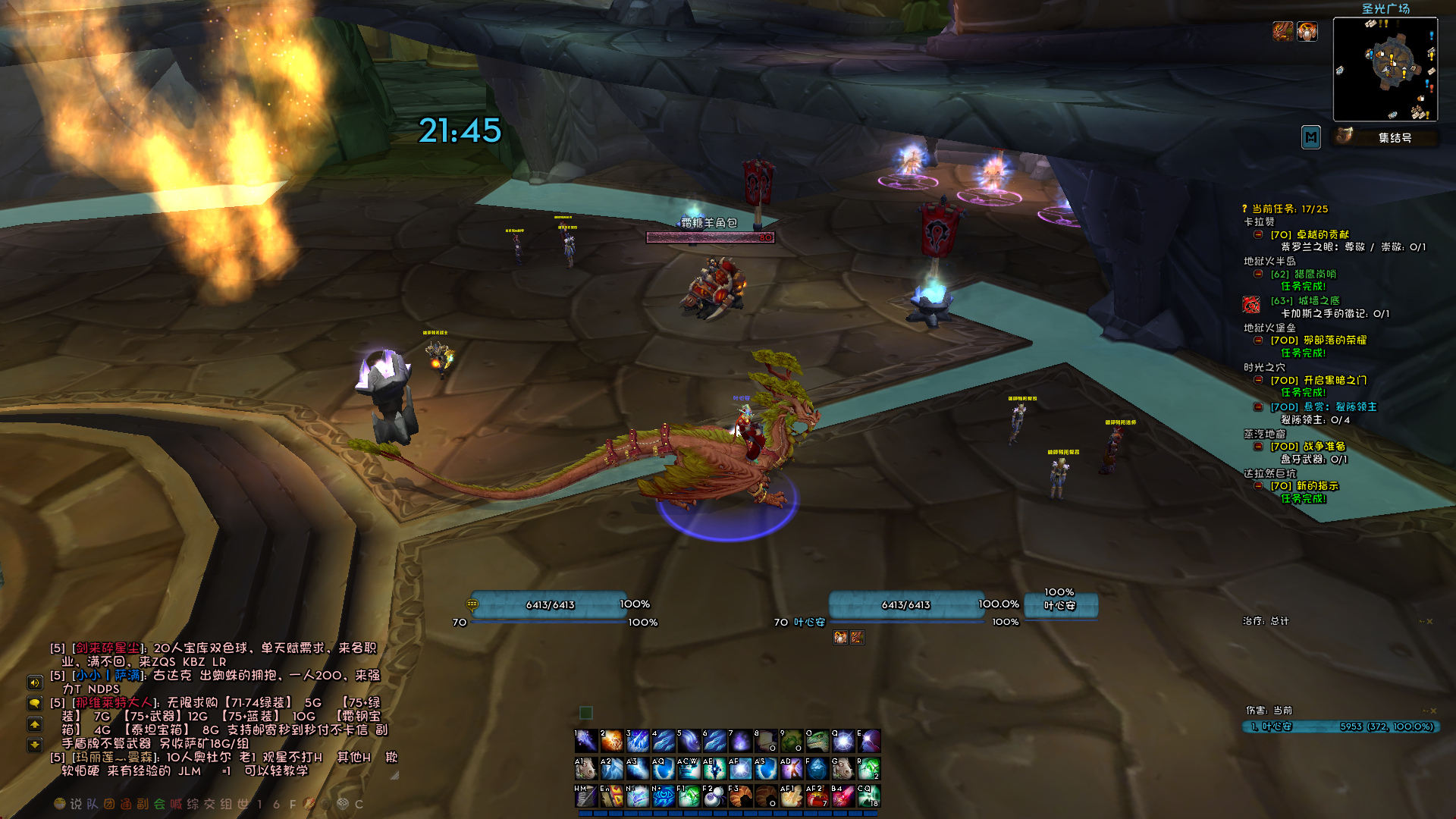Click the 集结号 horn button
Viewport: 1456px width, 819px height.
click(1345, 136)
